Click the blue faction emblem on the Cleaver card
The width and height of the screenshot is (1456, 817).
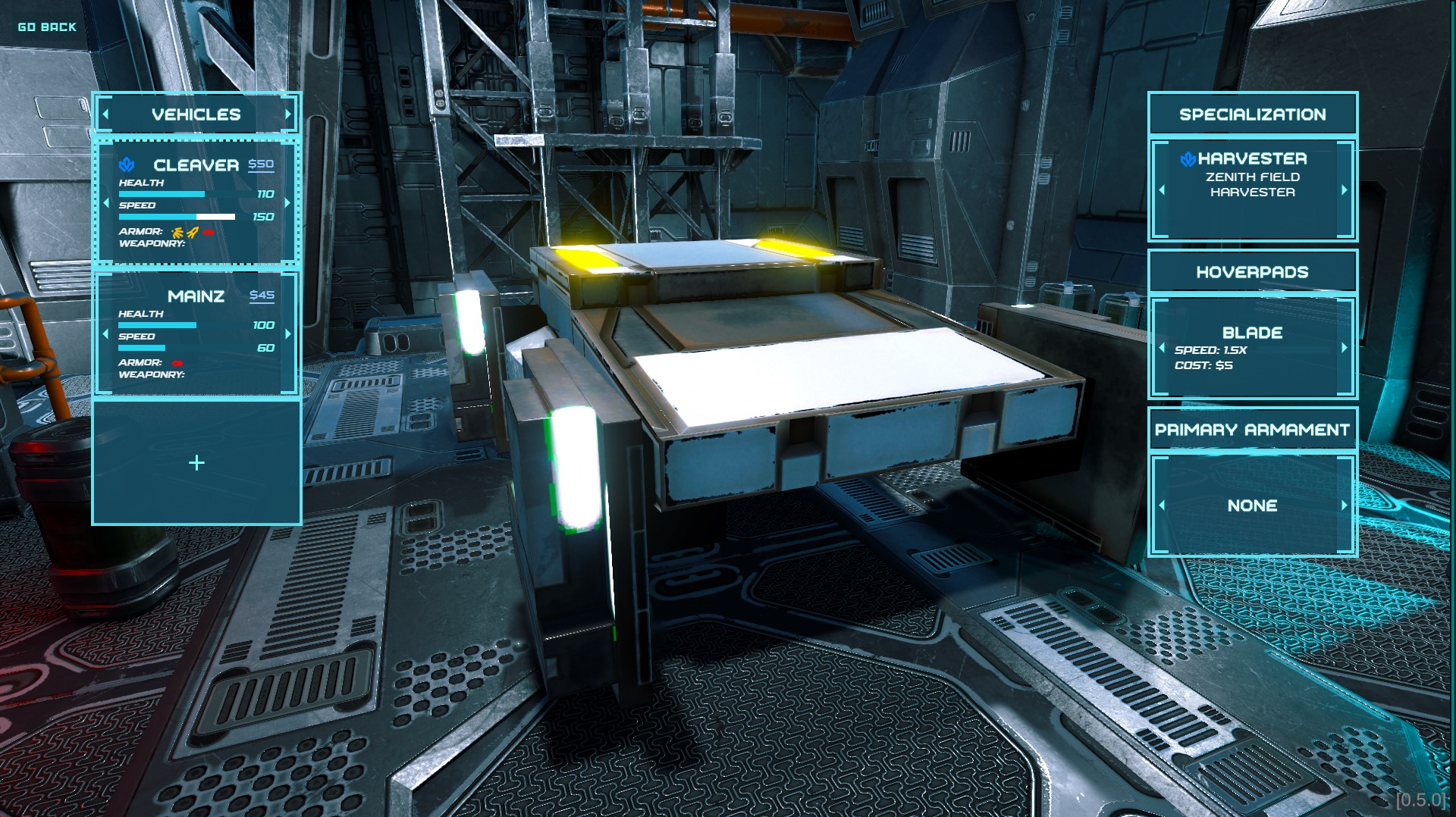(x=127, y=165)
